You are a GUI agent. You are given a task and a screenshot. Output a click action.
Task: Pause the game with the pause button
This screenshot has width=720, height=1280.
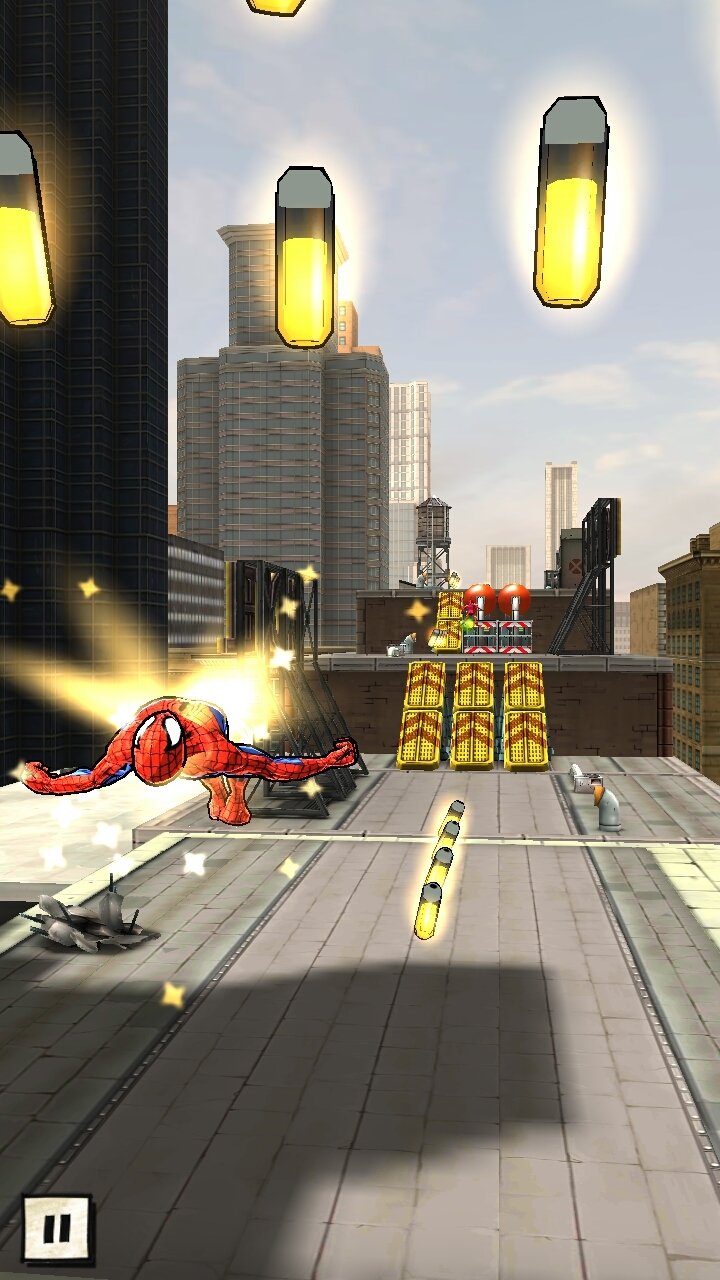(x=57, y=1227)
